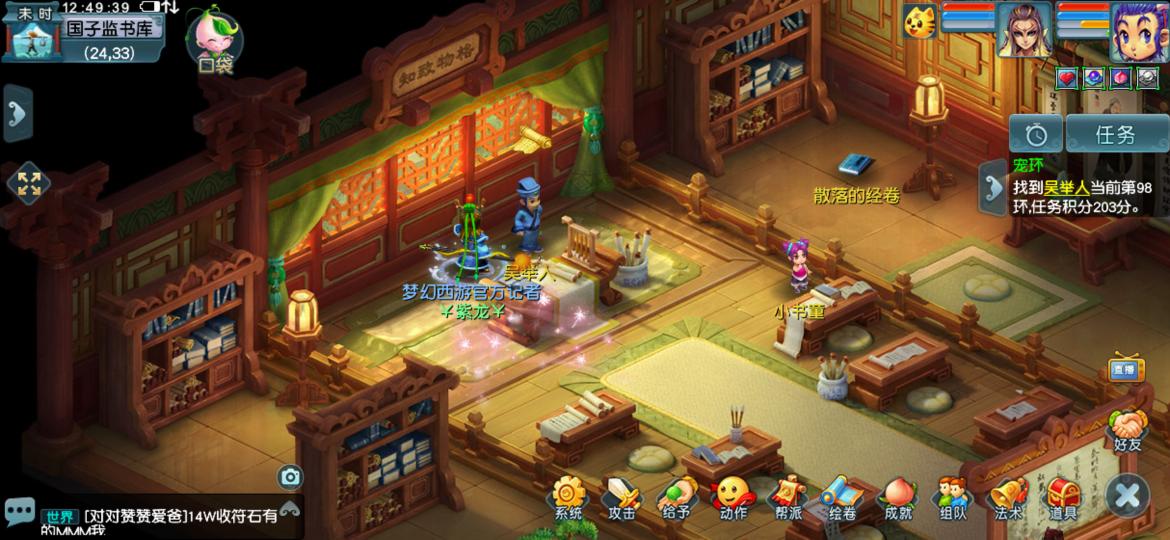Open the 绘卷 scroll panel
Viewport: 1170px width, 540px height.
pos(841,497)
